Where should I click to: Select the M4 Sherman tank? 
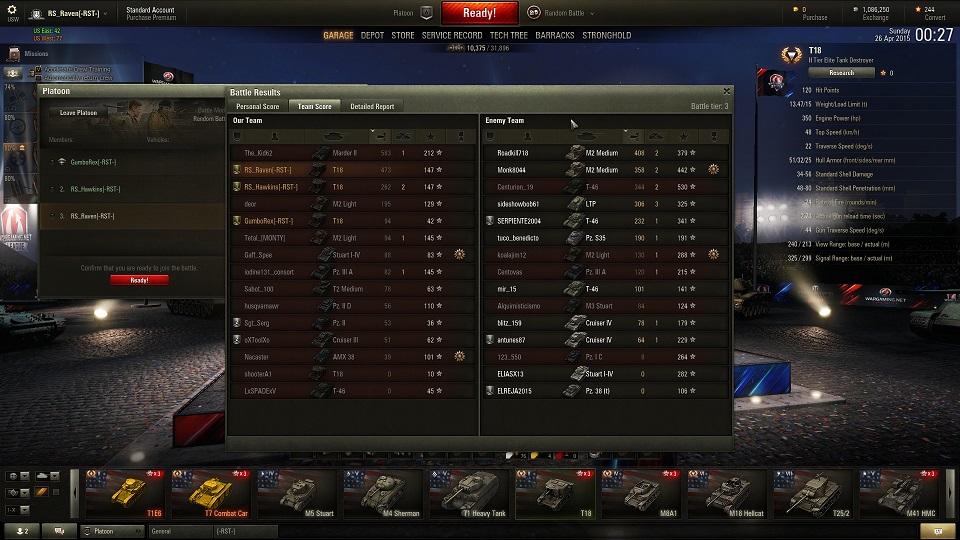(x=386, y=494)
